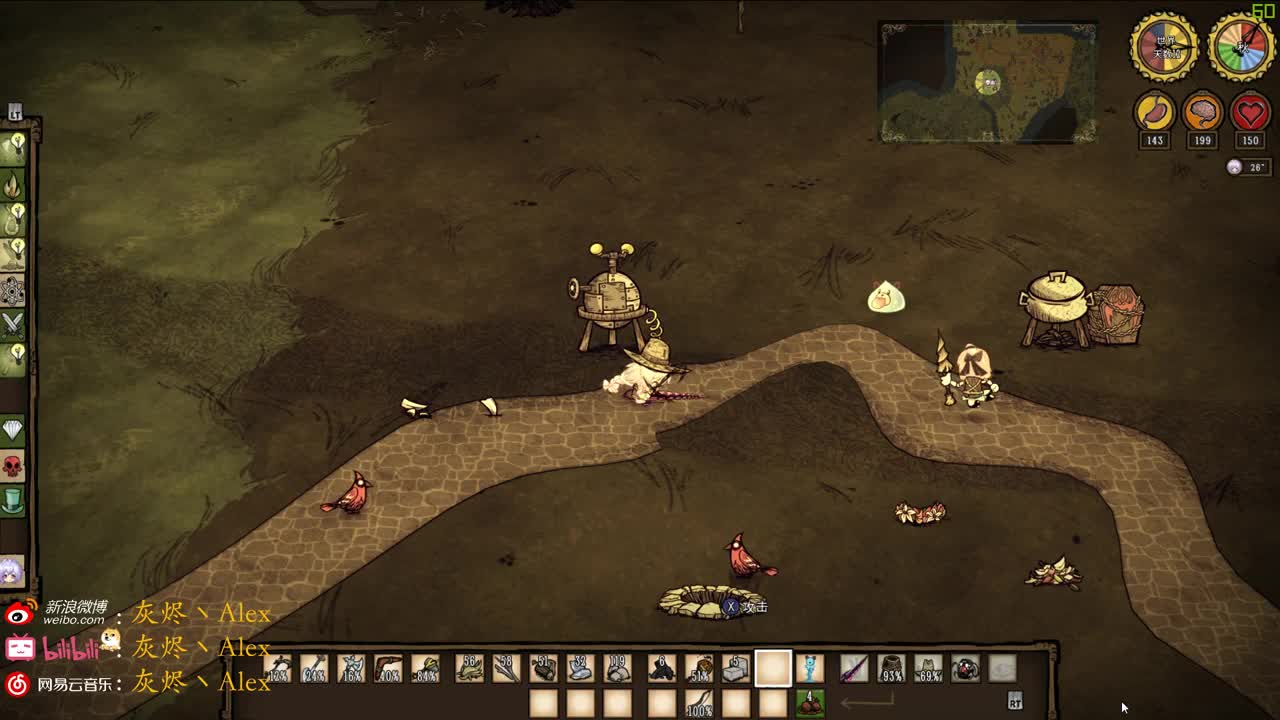
Task: Select the twigs stack of 38
Action: pyautogui.click(x=506, y=668)
